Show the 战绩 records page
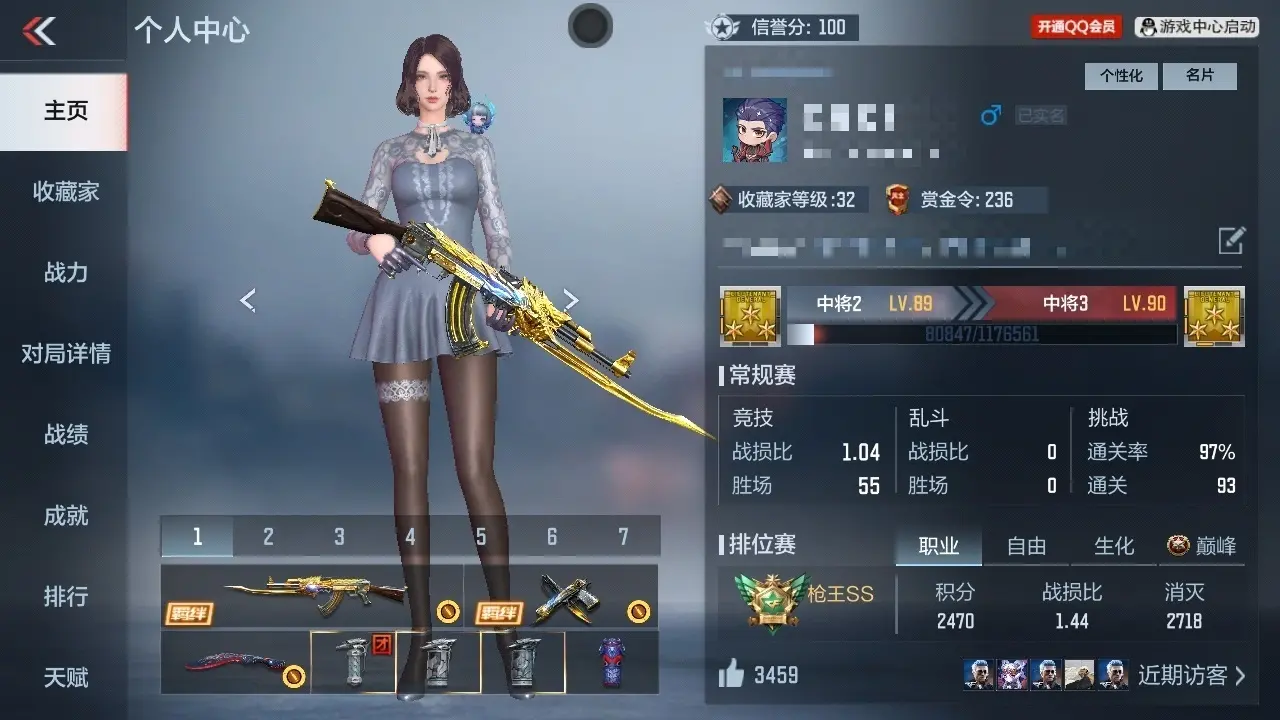This screenshot has height=720, width=1280. pos(65,435)
